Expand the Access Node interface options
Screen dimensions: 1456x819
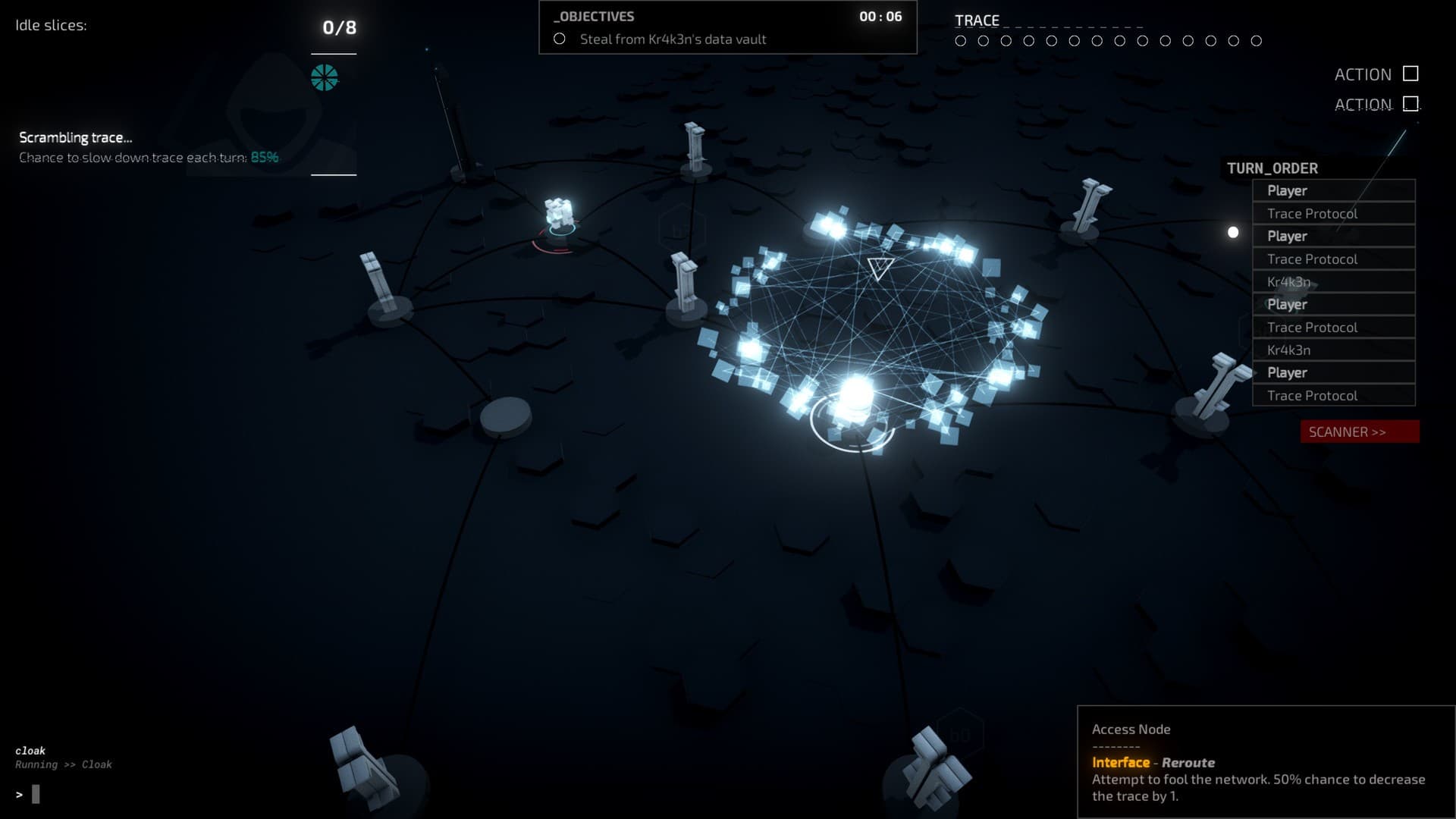click(1130, 730)
